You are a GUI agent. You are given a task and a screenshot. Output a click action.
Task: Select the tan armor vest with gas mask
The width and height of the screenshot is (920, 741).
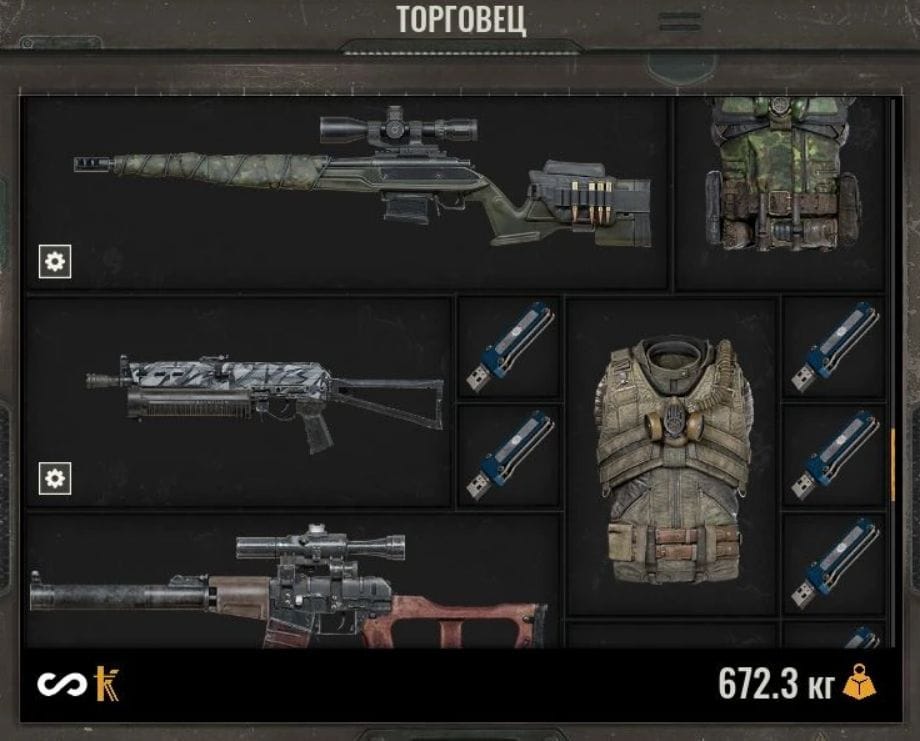tap(671, 460)
